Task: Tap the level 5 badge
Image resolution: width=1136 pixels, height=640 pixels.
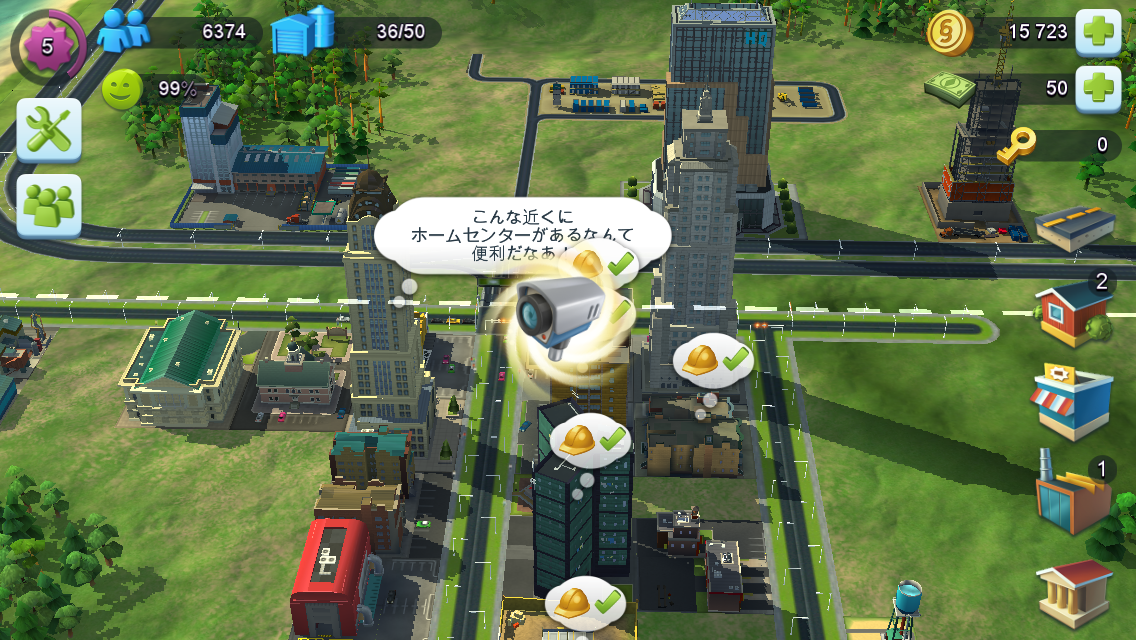Action: (x=47, y=46)
